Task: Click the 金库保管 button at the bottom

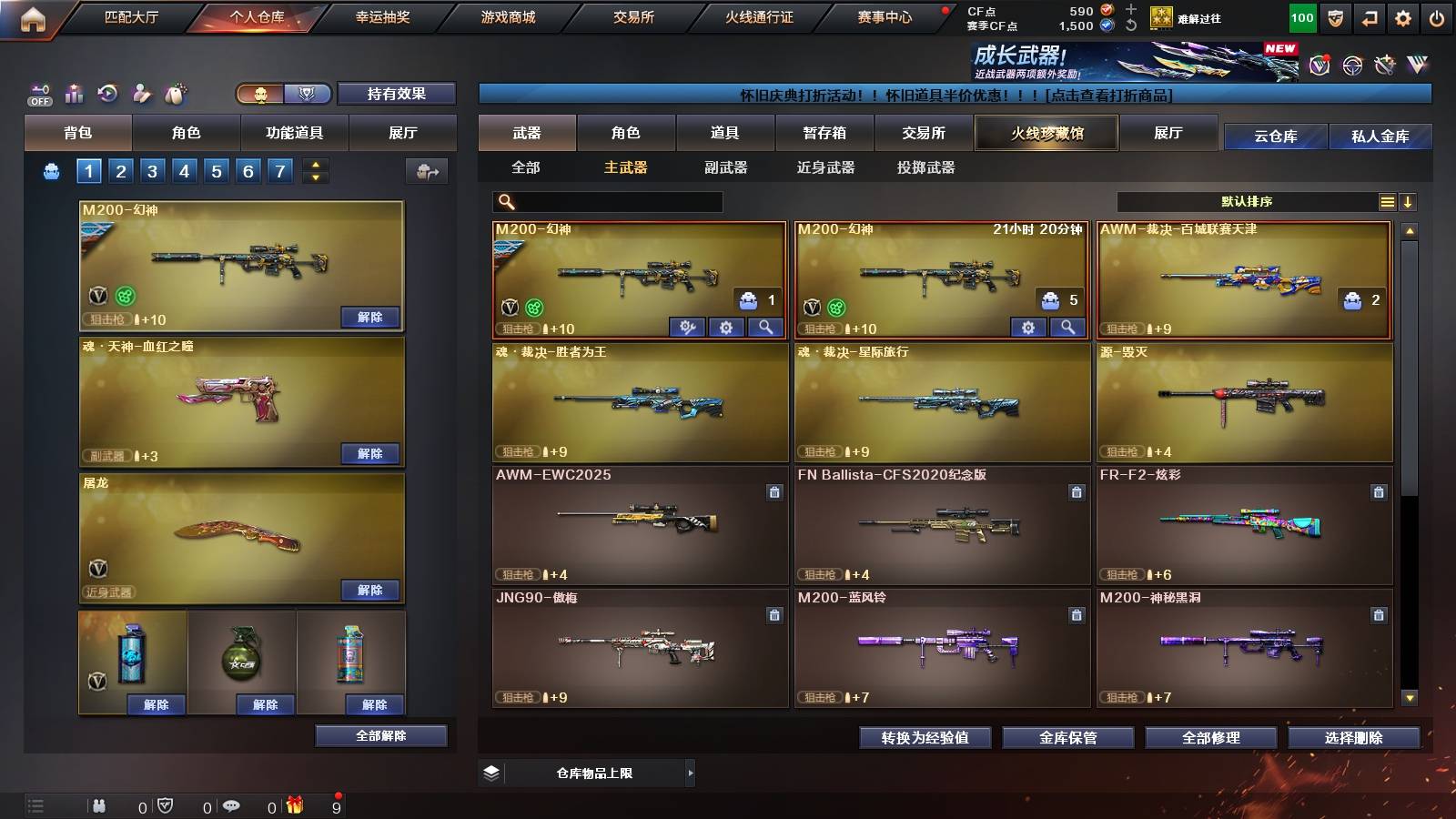Action: (1069, 738)
